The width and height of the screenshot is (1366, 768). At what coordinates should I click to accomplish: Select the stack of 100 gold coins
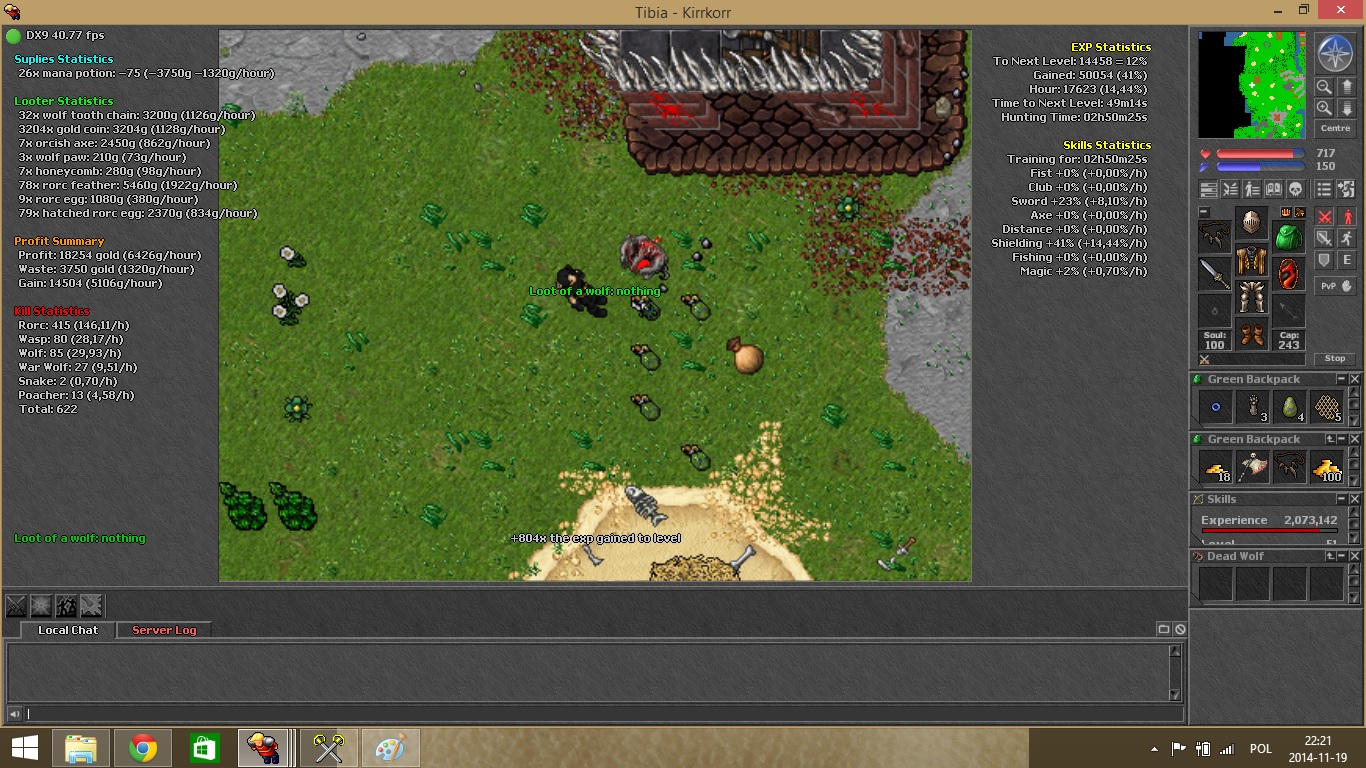tap(1326, 467)
